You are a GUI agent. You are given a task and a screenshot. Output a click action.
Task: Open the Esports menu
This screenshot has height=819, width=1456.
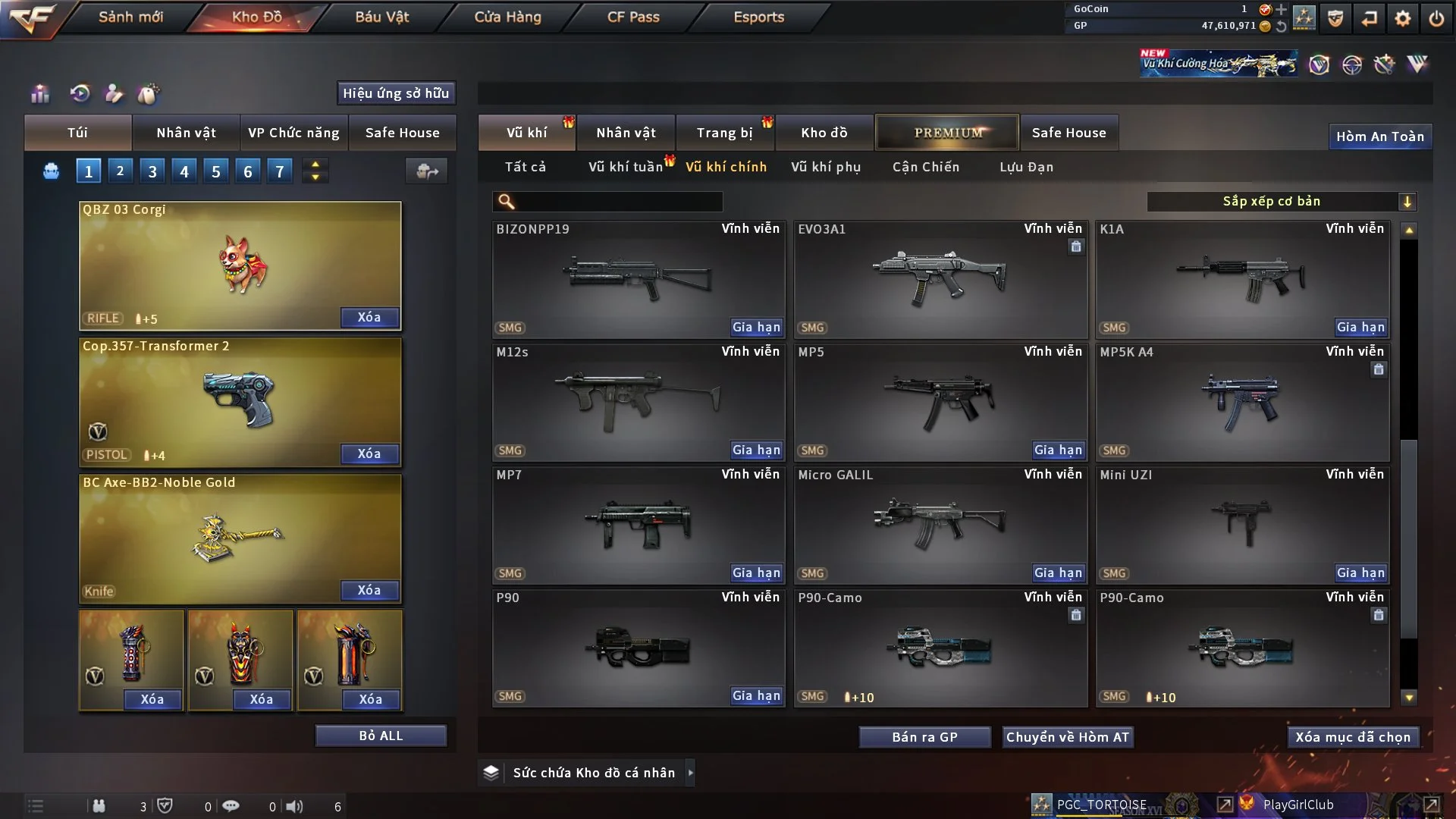tap(758, 17)
